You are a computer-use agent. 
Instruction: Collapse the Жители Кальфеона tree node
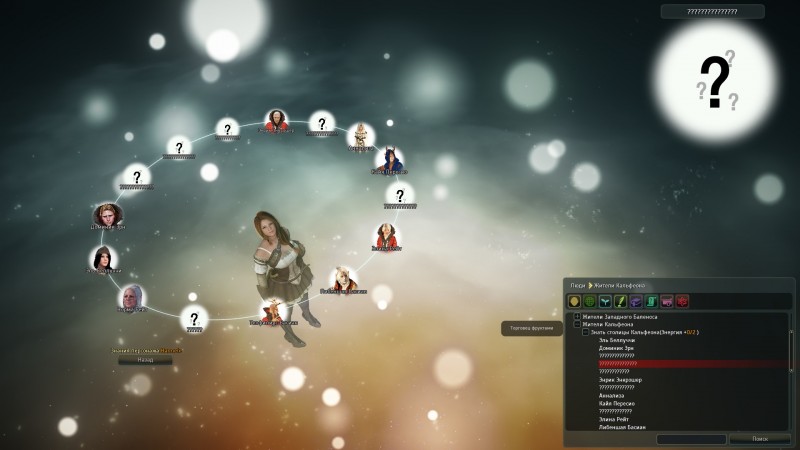pyautogui.click(x=577, y=325)
